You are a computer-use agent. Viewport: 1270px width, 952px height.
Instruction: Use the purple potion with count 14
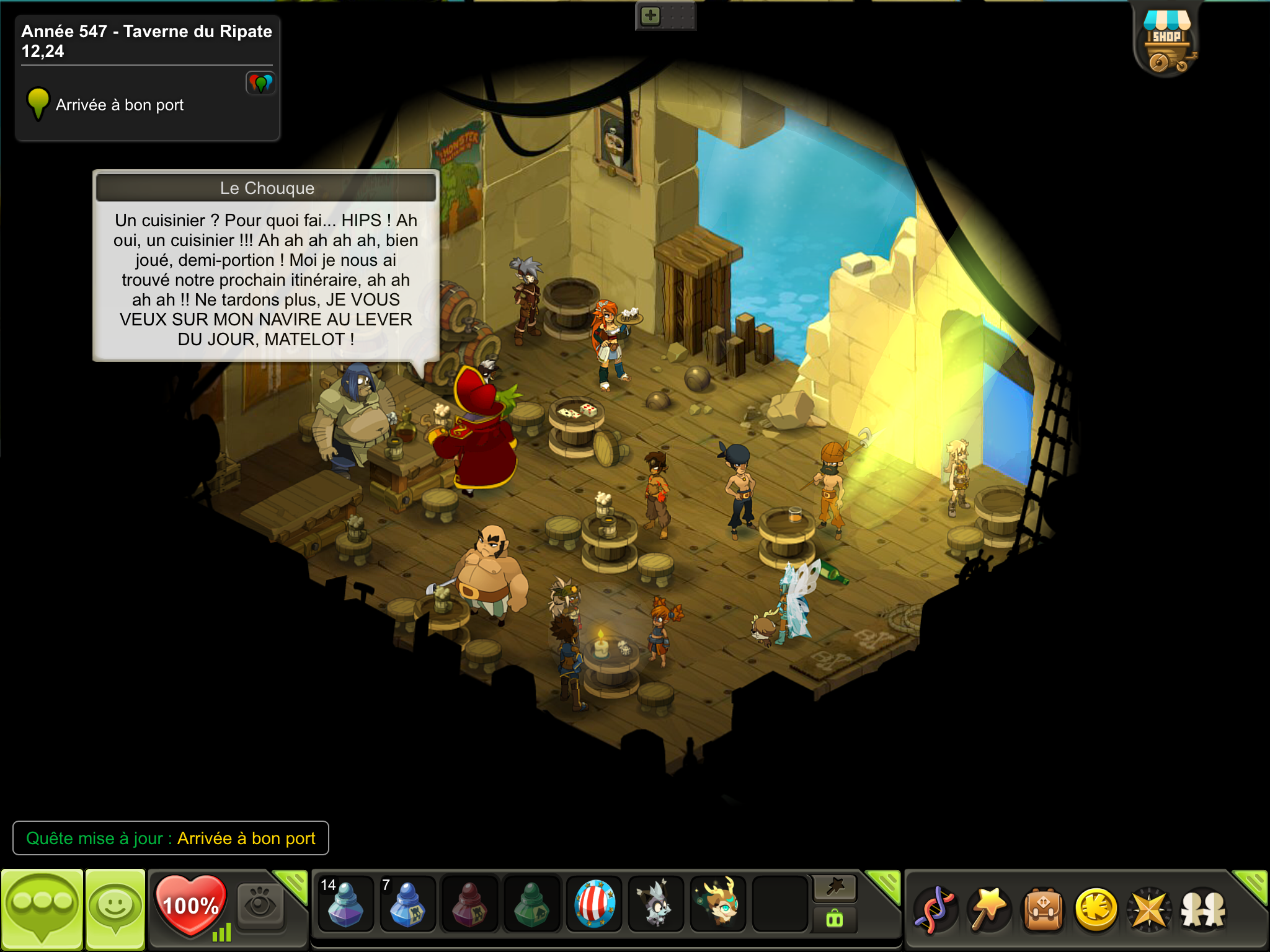pyautogui.click(x=345, y=904)
